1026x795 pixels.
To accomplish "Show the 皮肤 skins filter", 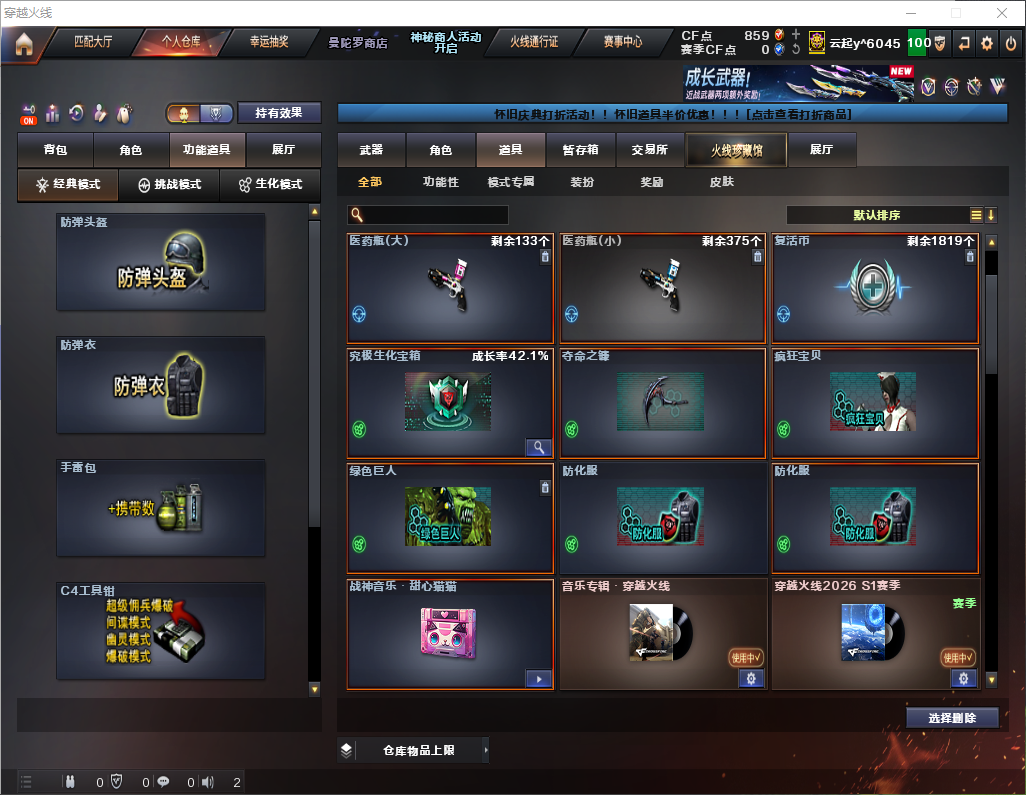I will [721, 182].
